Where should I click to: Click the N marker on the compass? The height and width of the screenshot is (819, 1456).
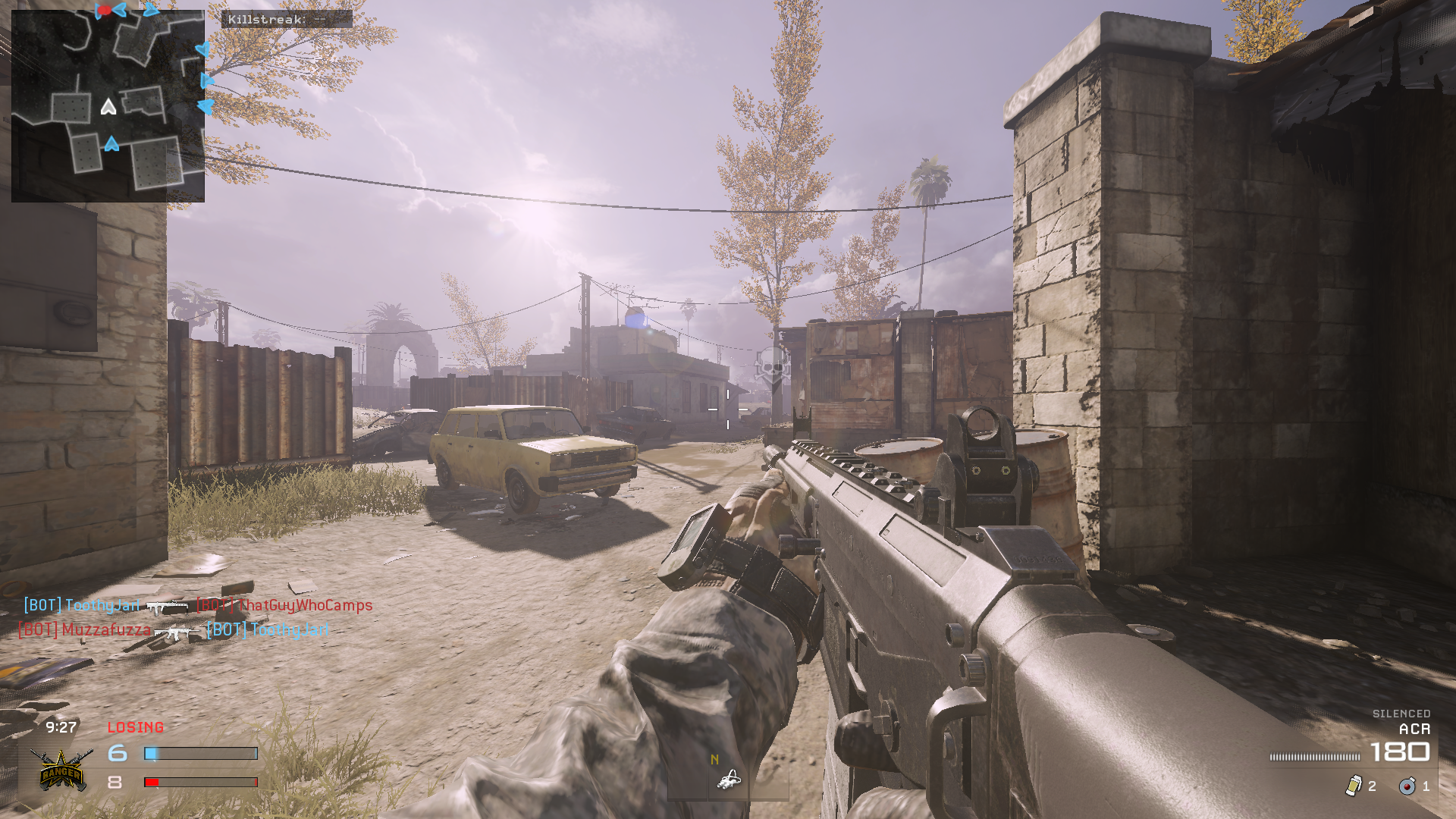[713, 758]
